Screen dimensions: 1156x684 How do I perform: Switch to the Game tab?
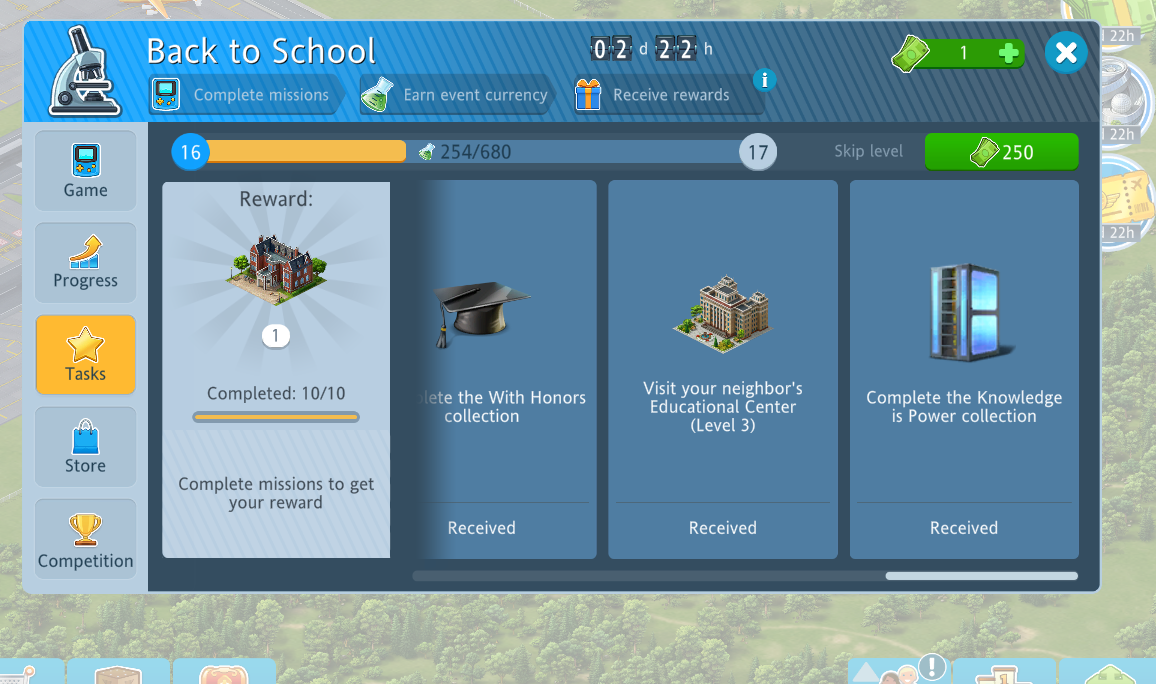pos(86,171)
